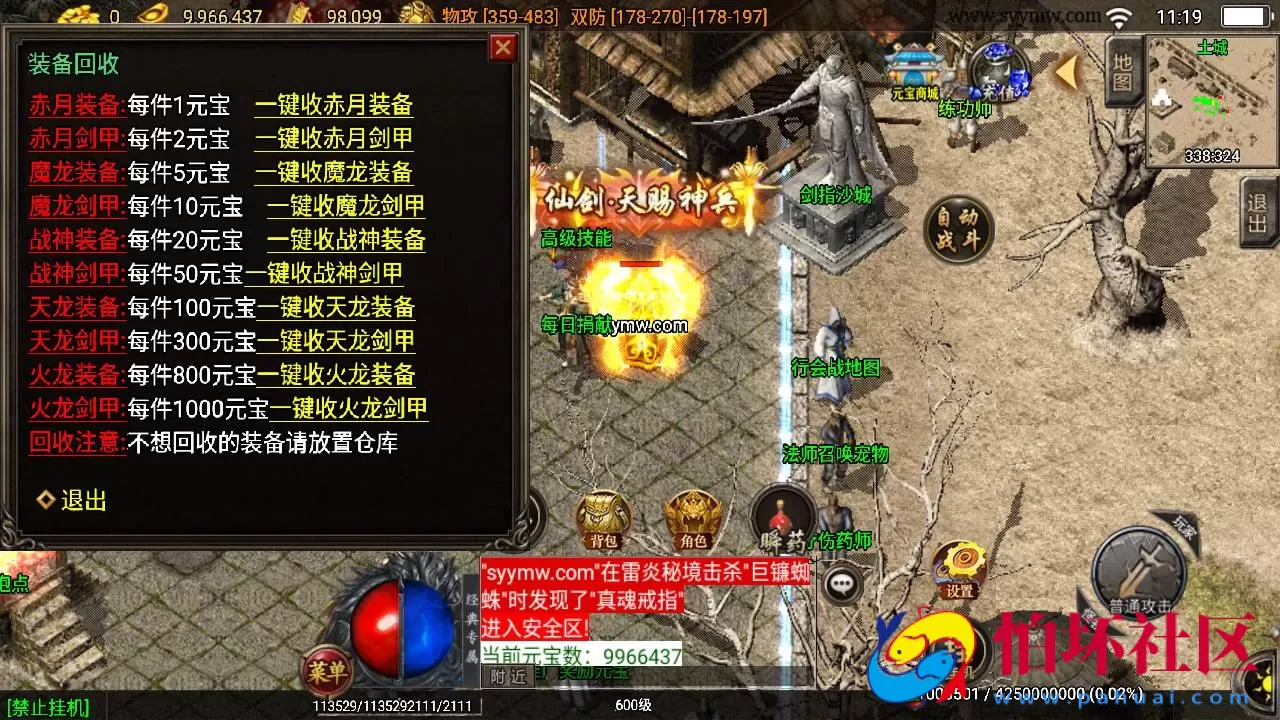Click 退出 in the equipment recycle dialog
Viewport: 1280px width, 720px height.
click(84, 500)
